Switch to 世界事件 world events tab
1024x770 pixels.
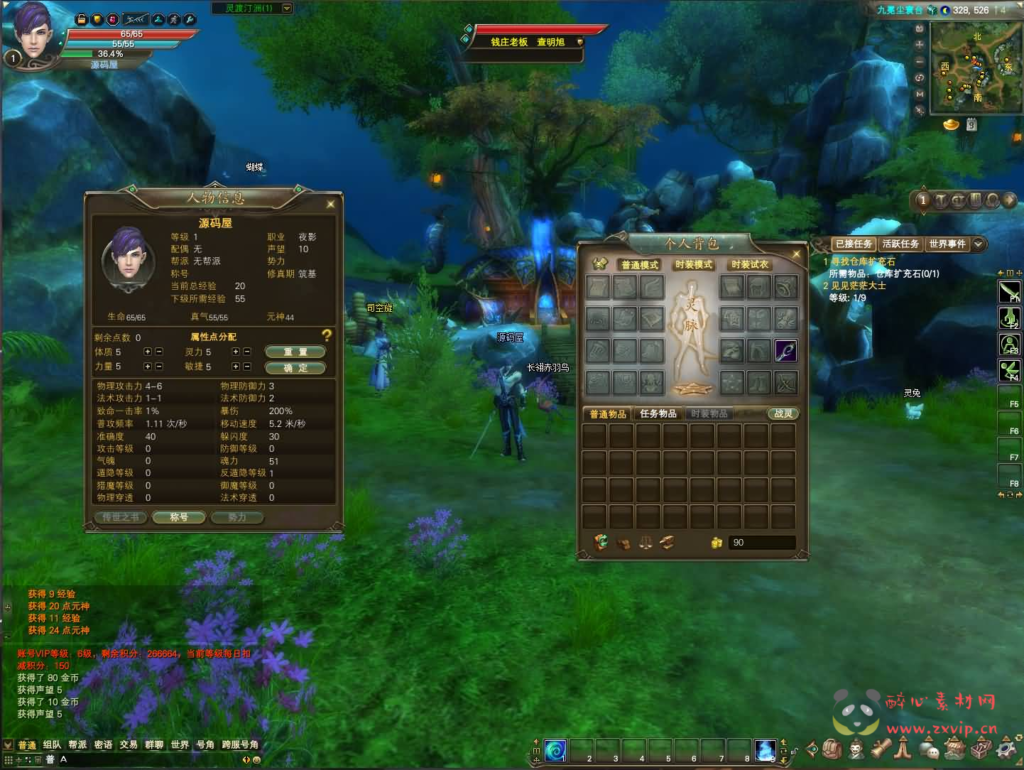point(947,244)
